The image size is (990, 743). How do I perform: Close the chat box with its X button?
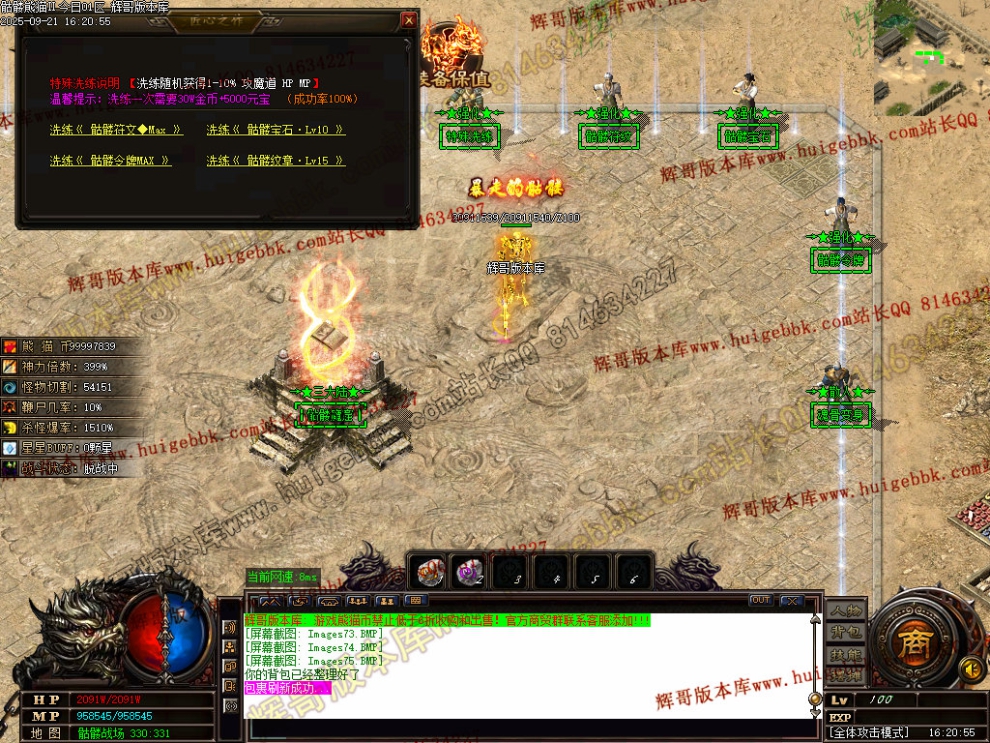coord(793,601)
